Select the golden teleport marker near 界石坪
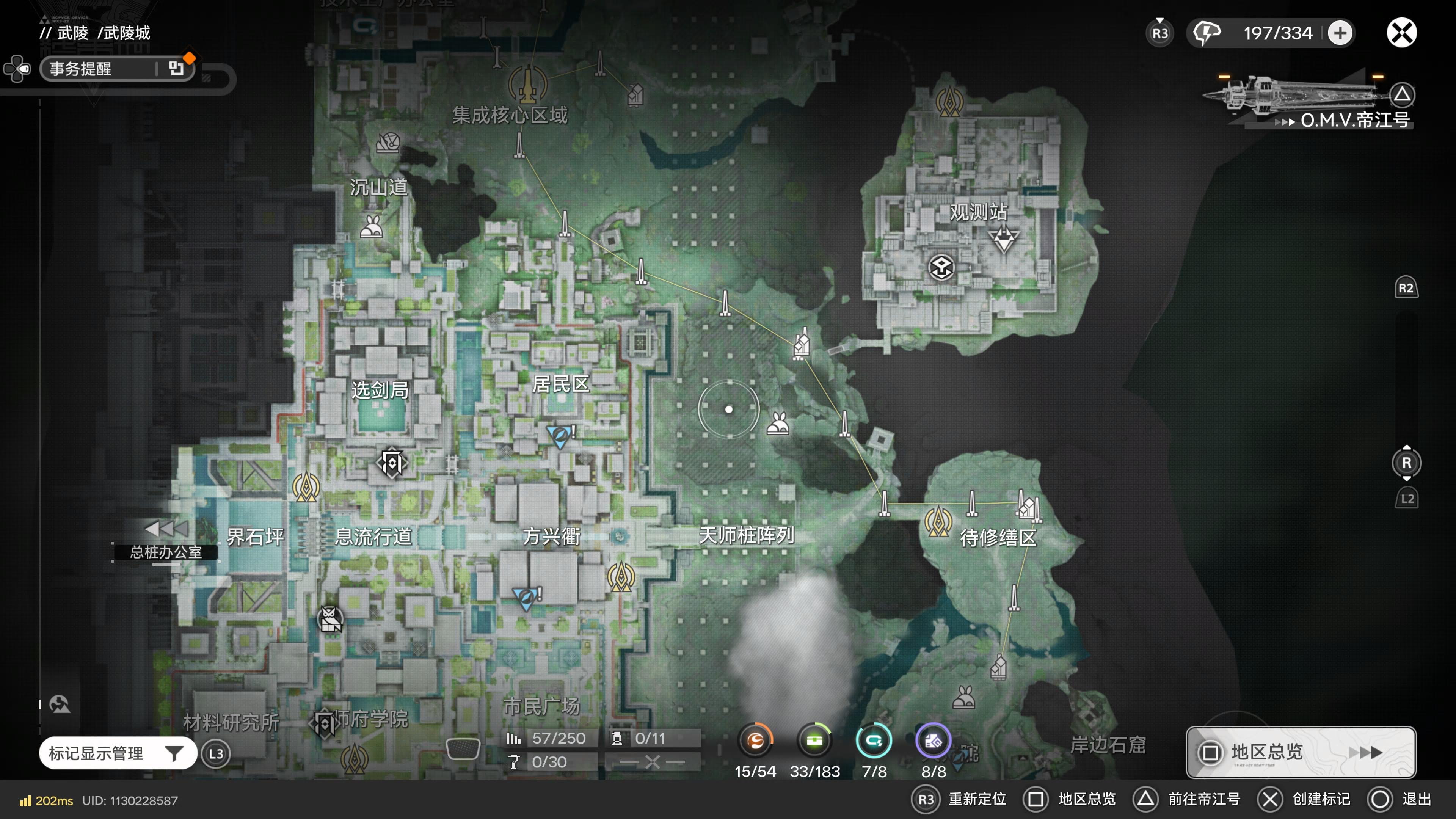Screen dimensions: 1456x819 306,487
